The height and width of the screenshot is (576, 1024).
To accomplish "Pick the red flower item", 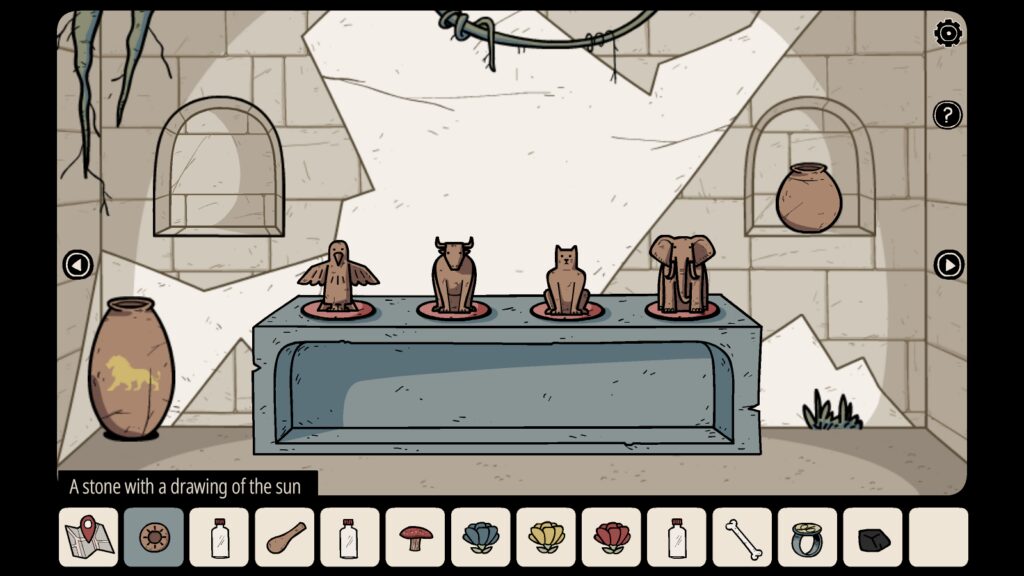I will tap(612, 537).
